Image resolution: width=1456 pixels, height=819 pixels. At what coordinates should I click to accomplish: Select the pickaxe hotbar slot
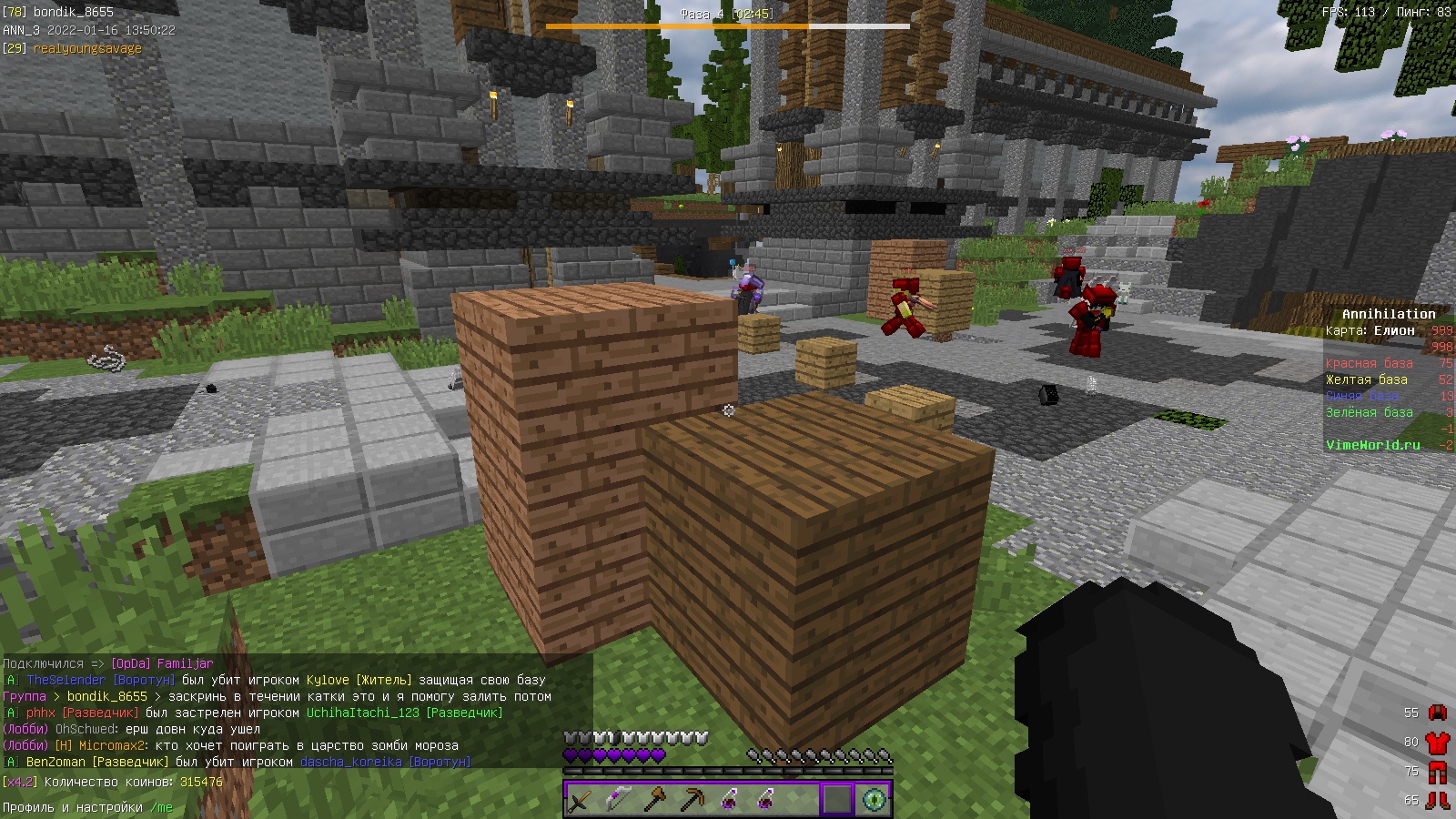pyautogui.click(x=692, y=800)
